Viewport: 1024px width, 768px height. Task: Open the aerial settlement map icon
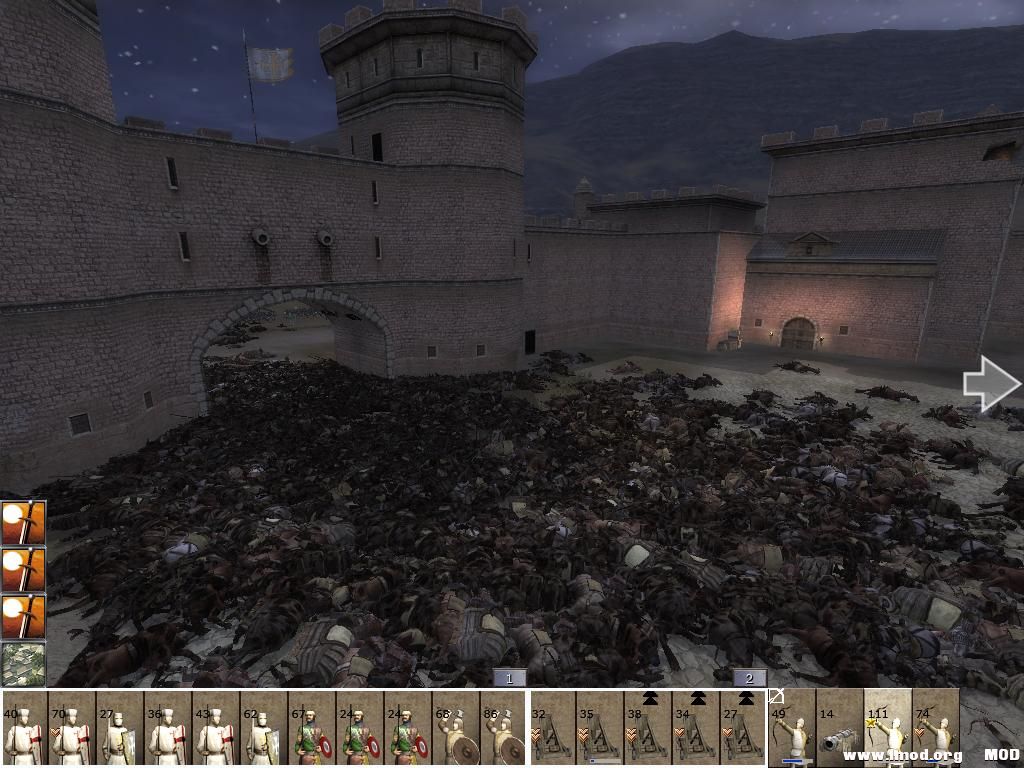tap(23, 664)
